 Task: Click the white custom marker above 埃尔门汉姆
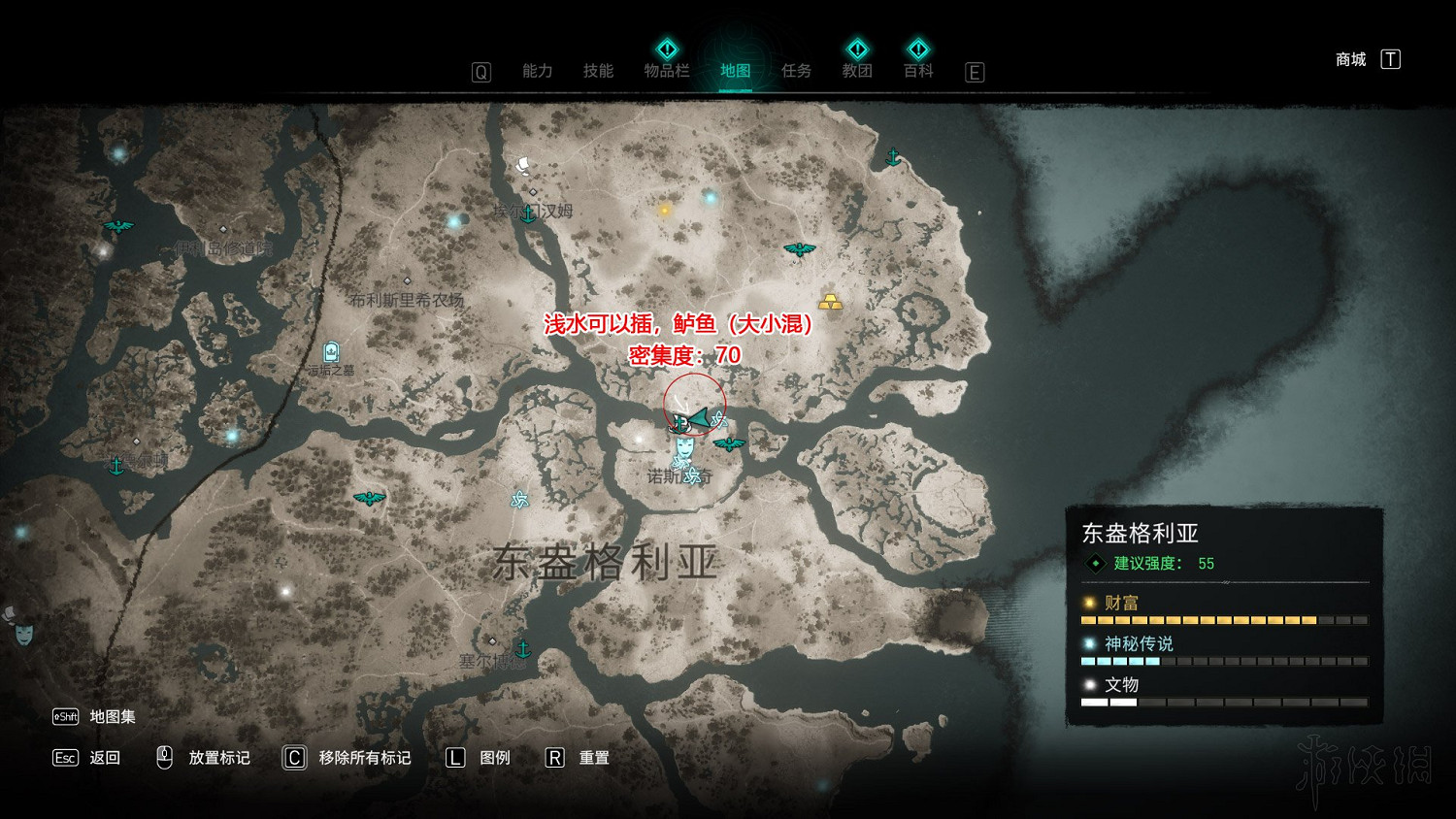click(524, 163)
